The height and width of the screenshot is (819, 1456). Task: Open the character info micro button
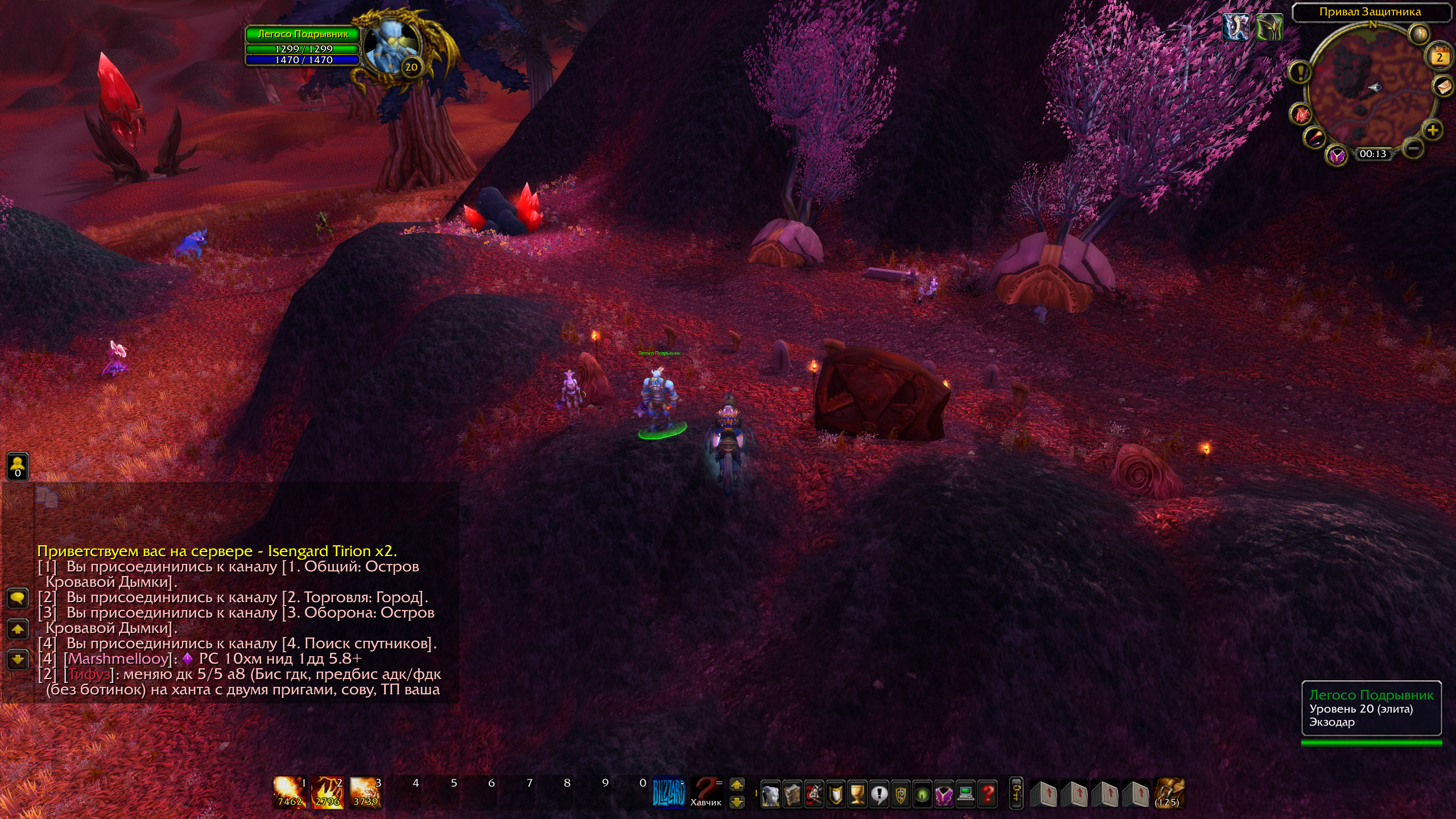[x=770, y=794]
